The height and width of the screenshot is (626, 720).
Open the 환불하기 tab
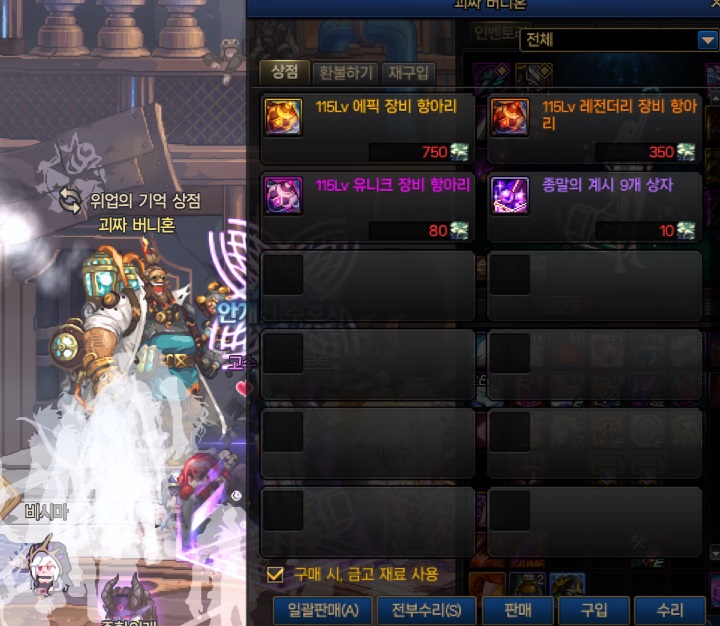coord(345,72)
